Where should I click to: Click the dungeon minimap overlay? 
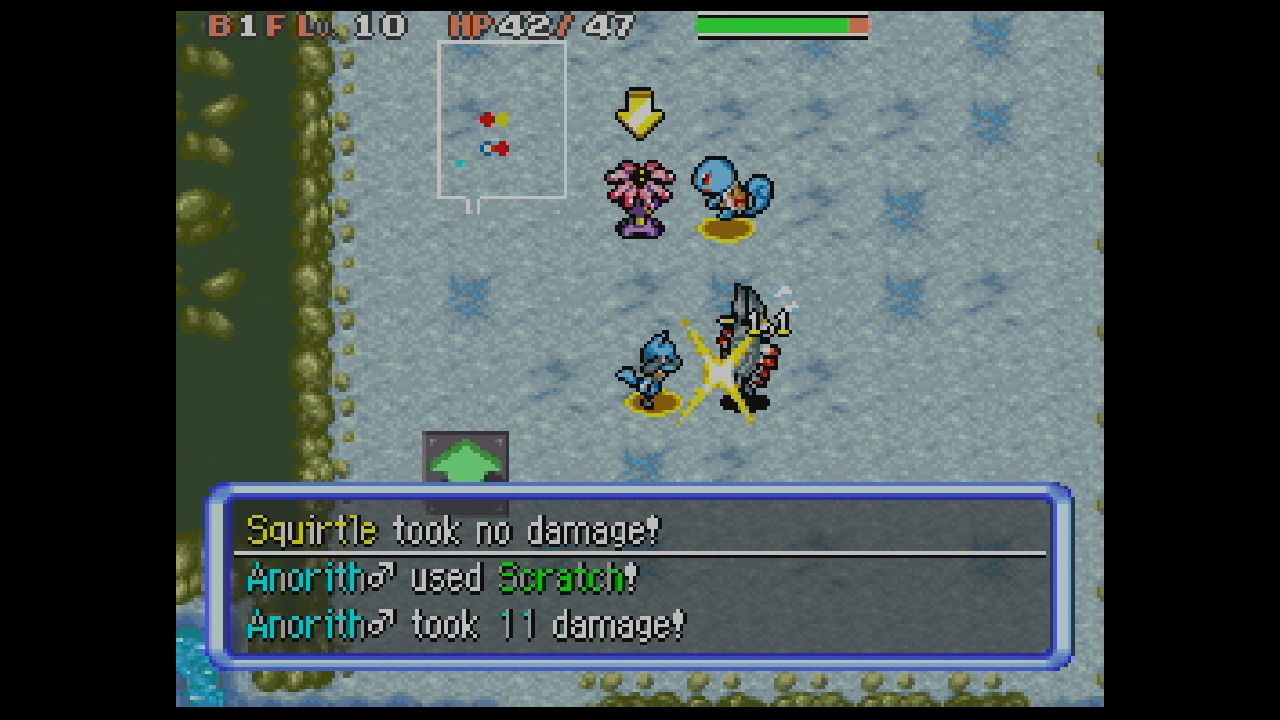pos(502,122)
